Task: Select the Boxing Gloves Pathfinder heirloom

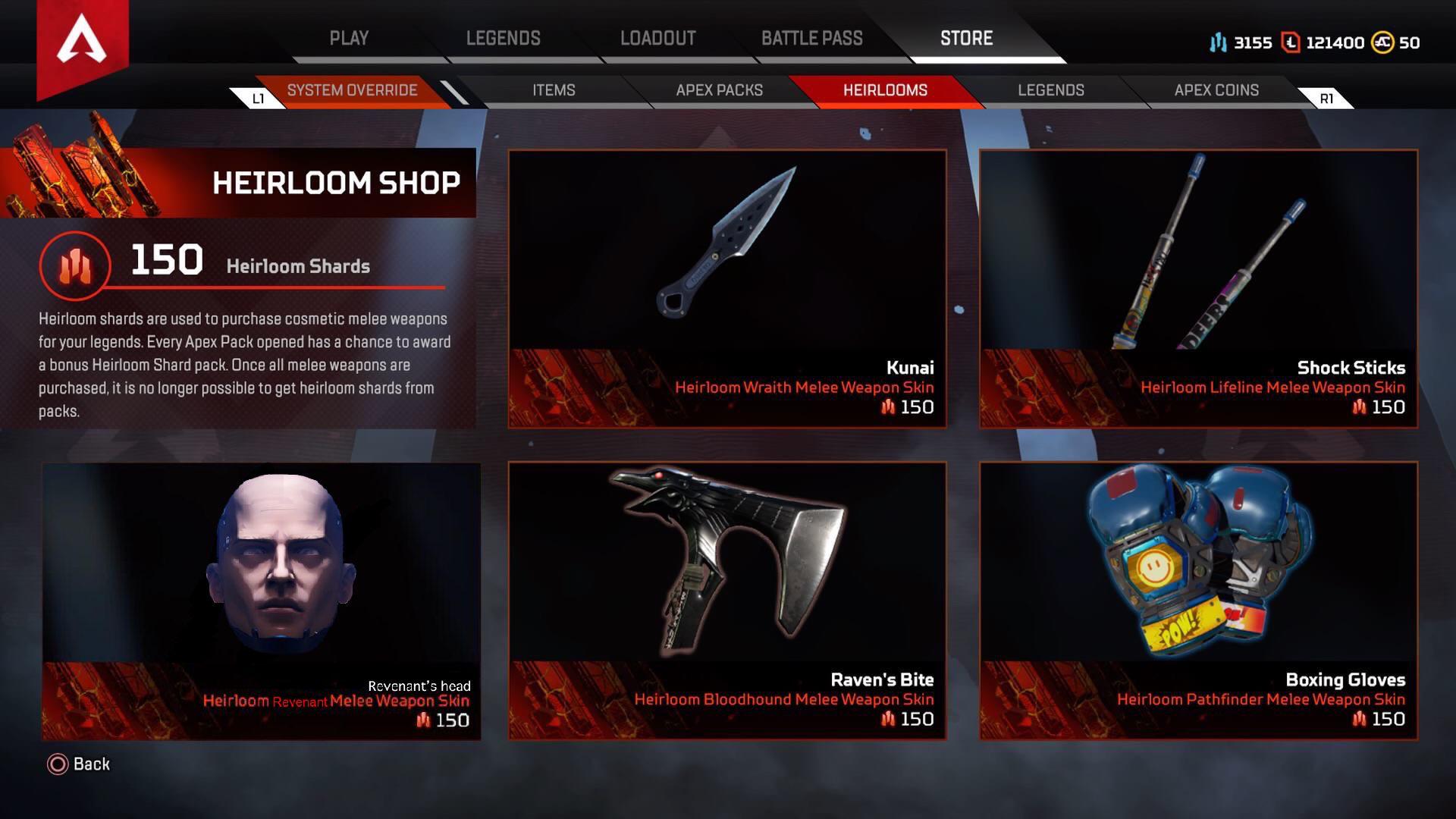Action: click(x=1198, y=601)
